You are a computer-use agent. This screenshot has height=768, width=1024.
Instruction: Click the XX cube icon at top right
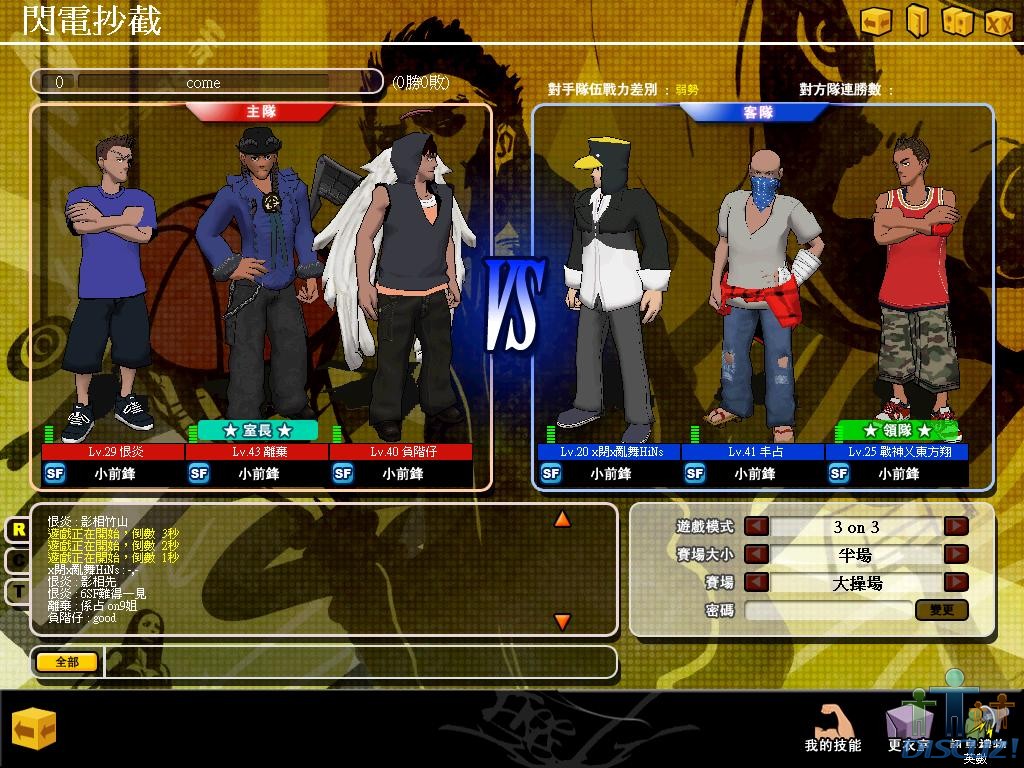pos(998,21)
